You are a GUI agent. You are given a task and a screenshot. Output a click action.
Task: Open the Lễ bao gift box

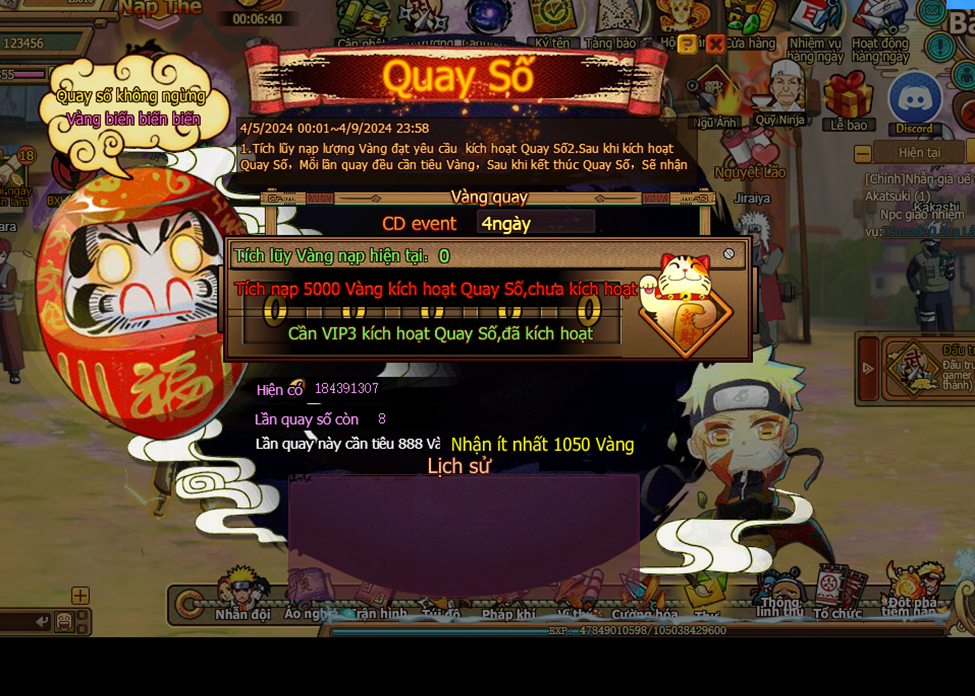(x=849, y=98)
